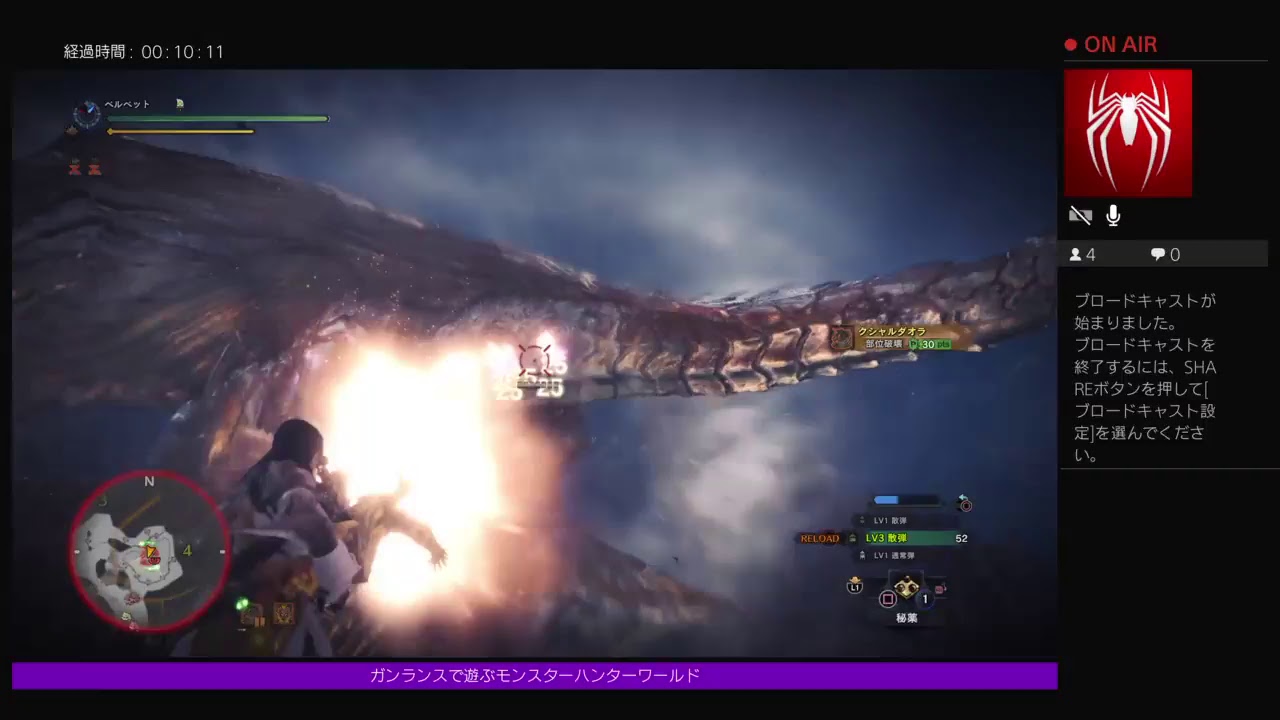This screenshot has height=720, width=1280.
Task: Toggle the RELOAD indicator
Action: point(818,538)
